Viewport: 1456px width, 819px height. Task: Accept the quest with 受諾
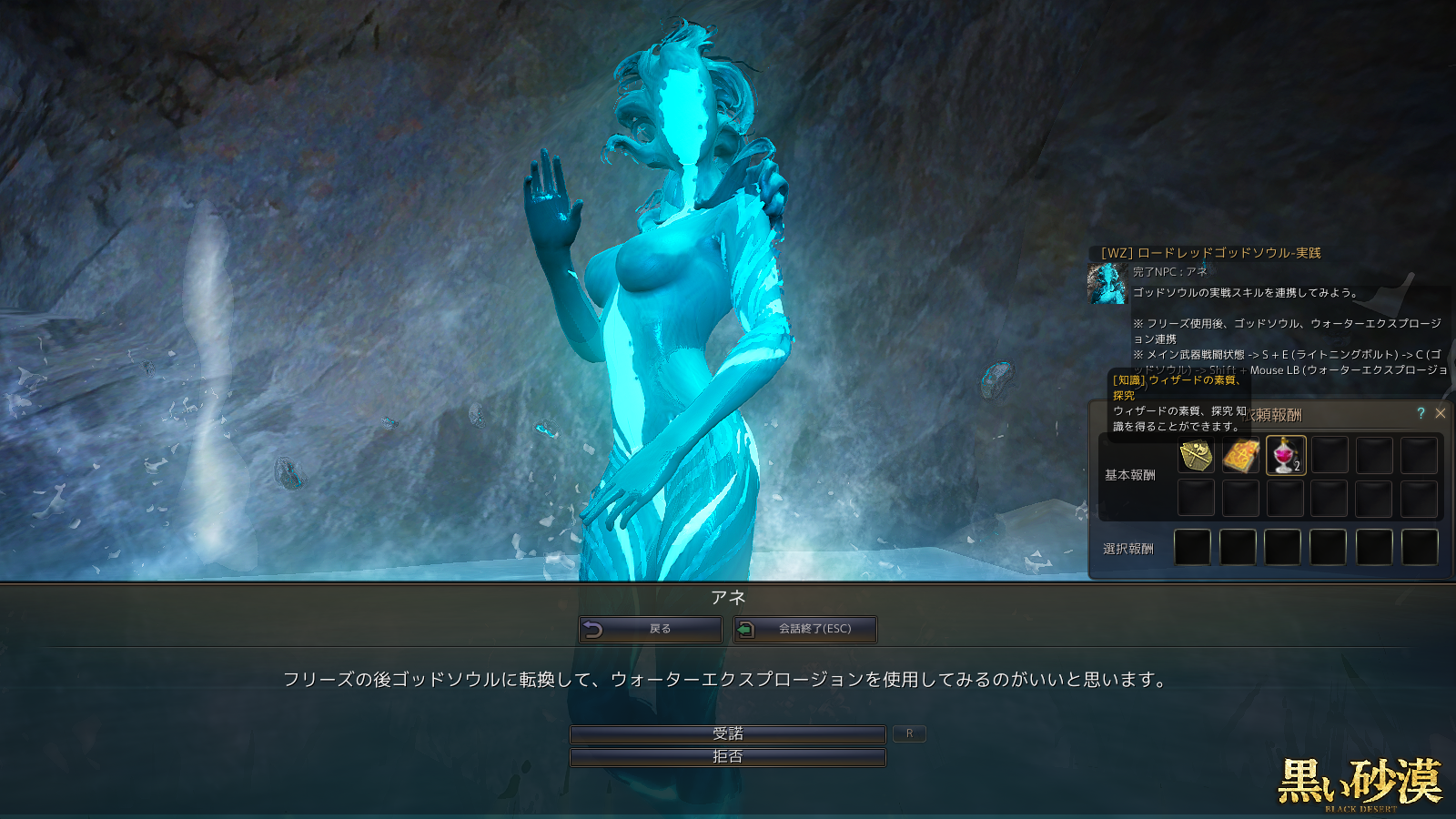point(727,733)
